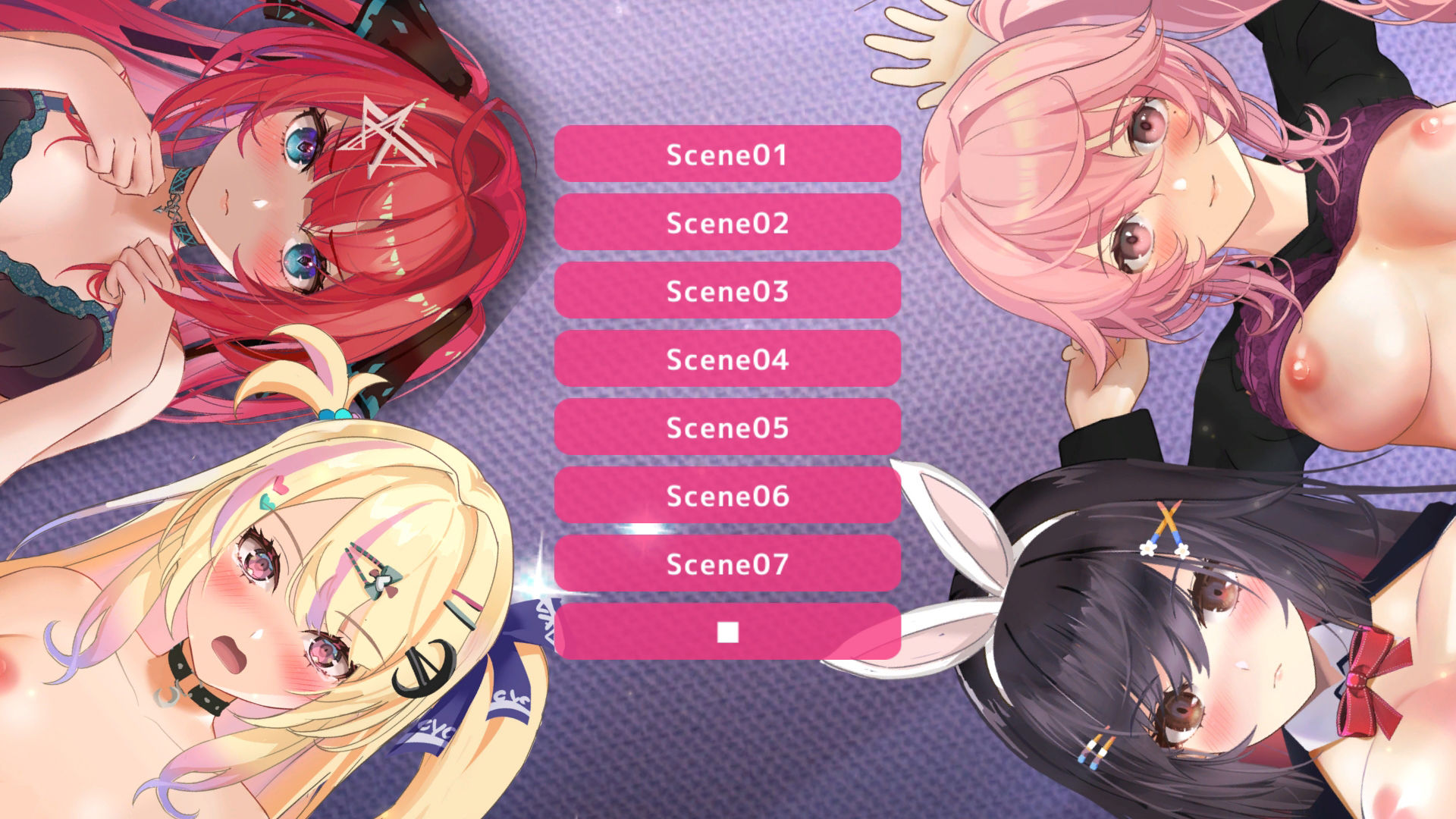The height and width of the screenshot is (819, 1456).
Task: Launch Scene05
Action: click(x=727, y=427)
